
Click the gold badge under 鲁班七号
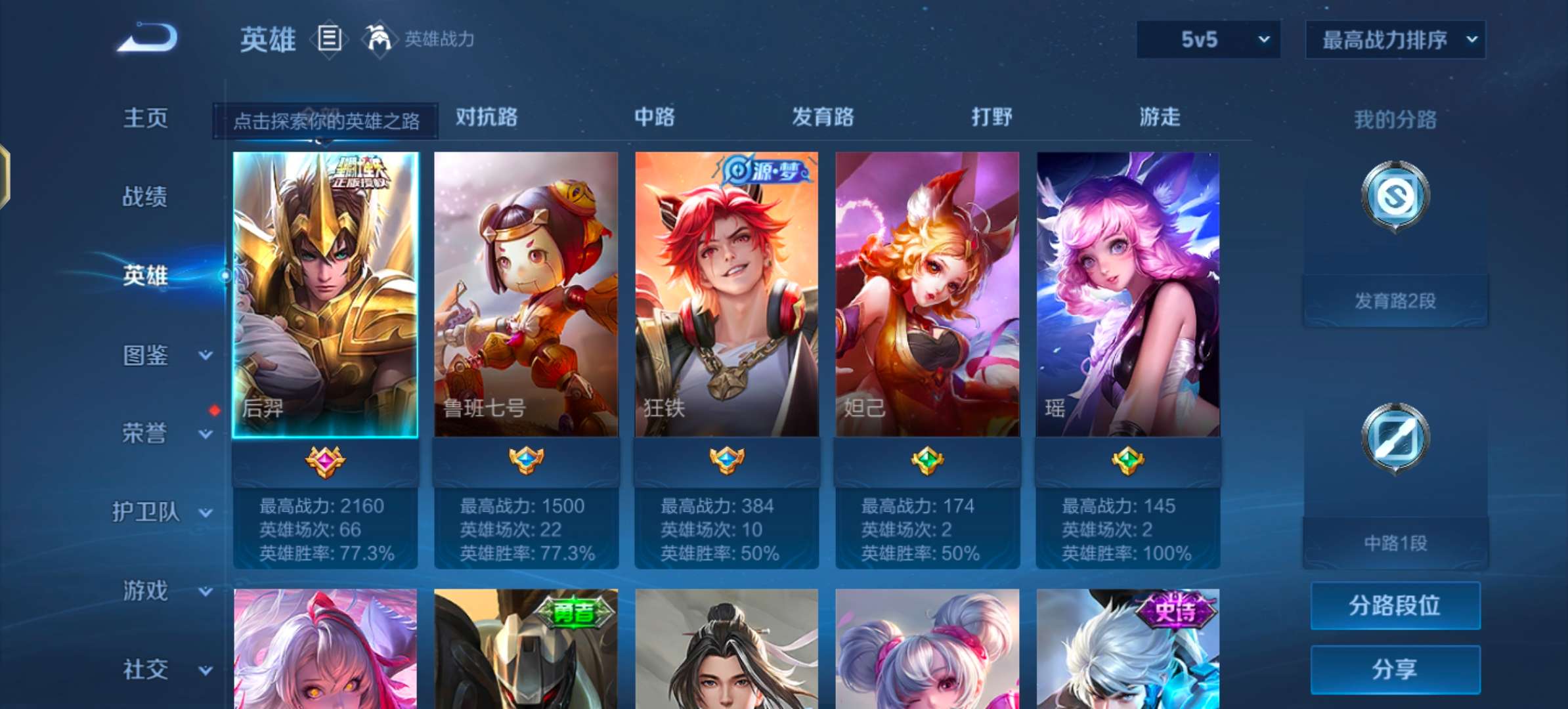point(527,462)
